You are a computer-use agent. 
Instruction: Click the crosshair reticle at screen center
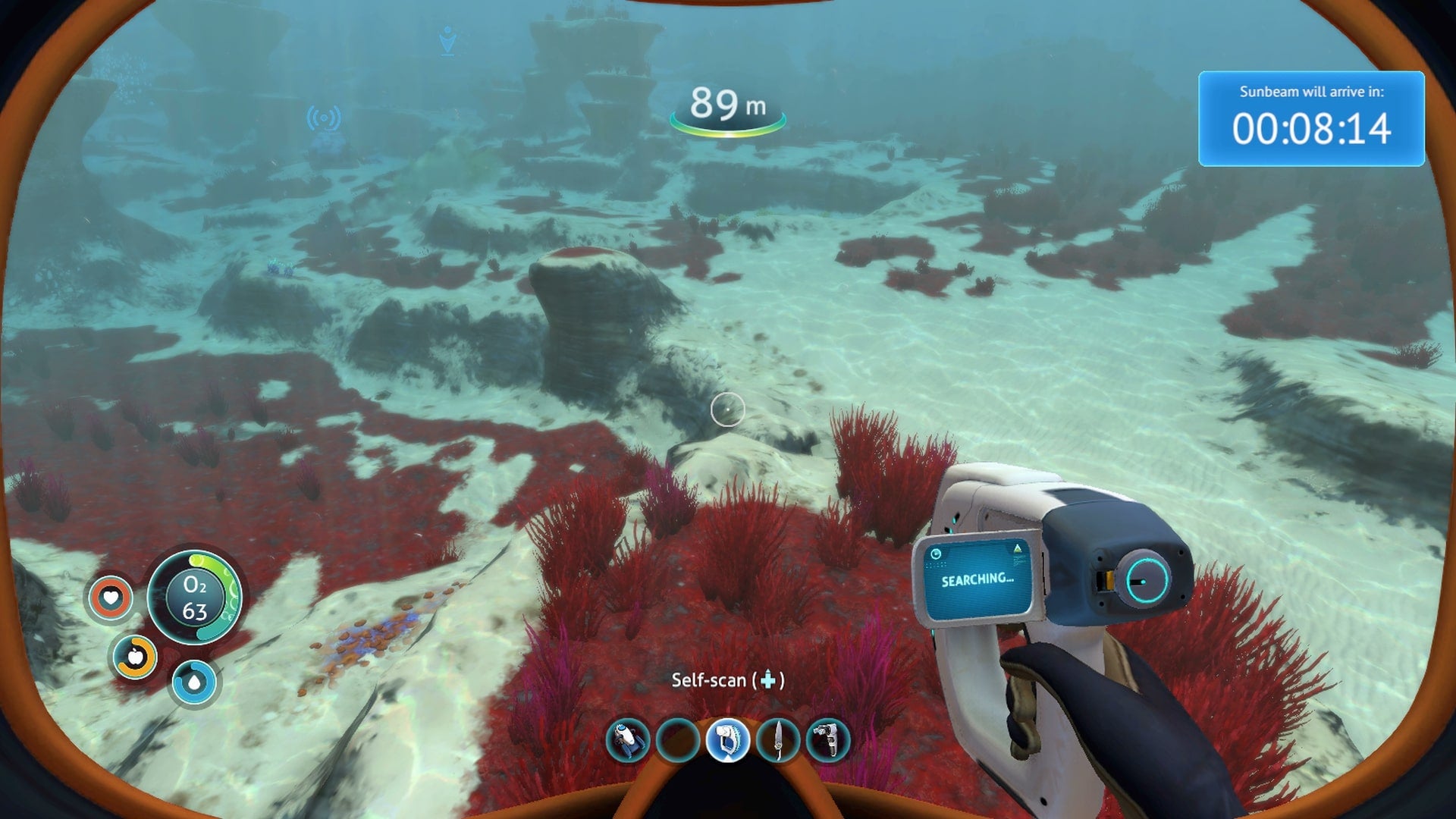(x=728, y=409)
